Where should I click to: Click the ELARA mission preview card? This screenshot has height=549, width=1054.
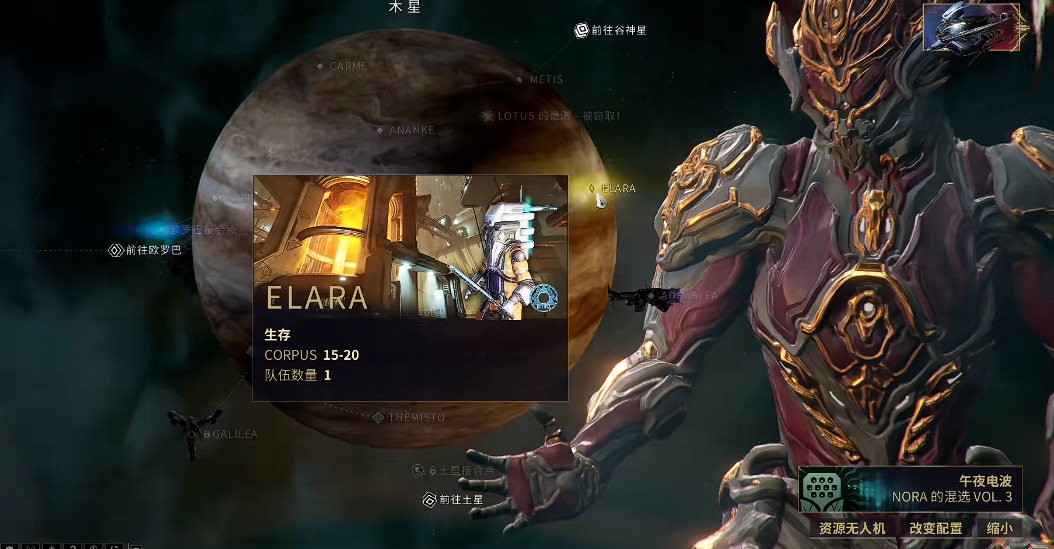410,288
